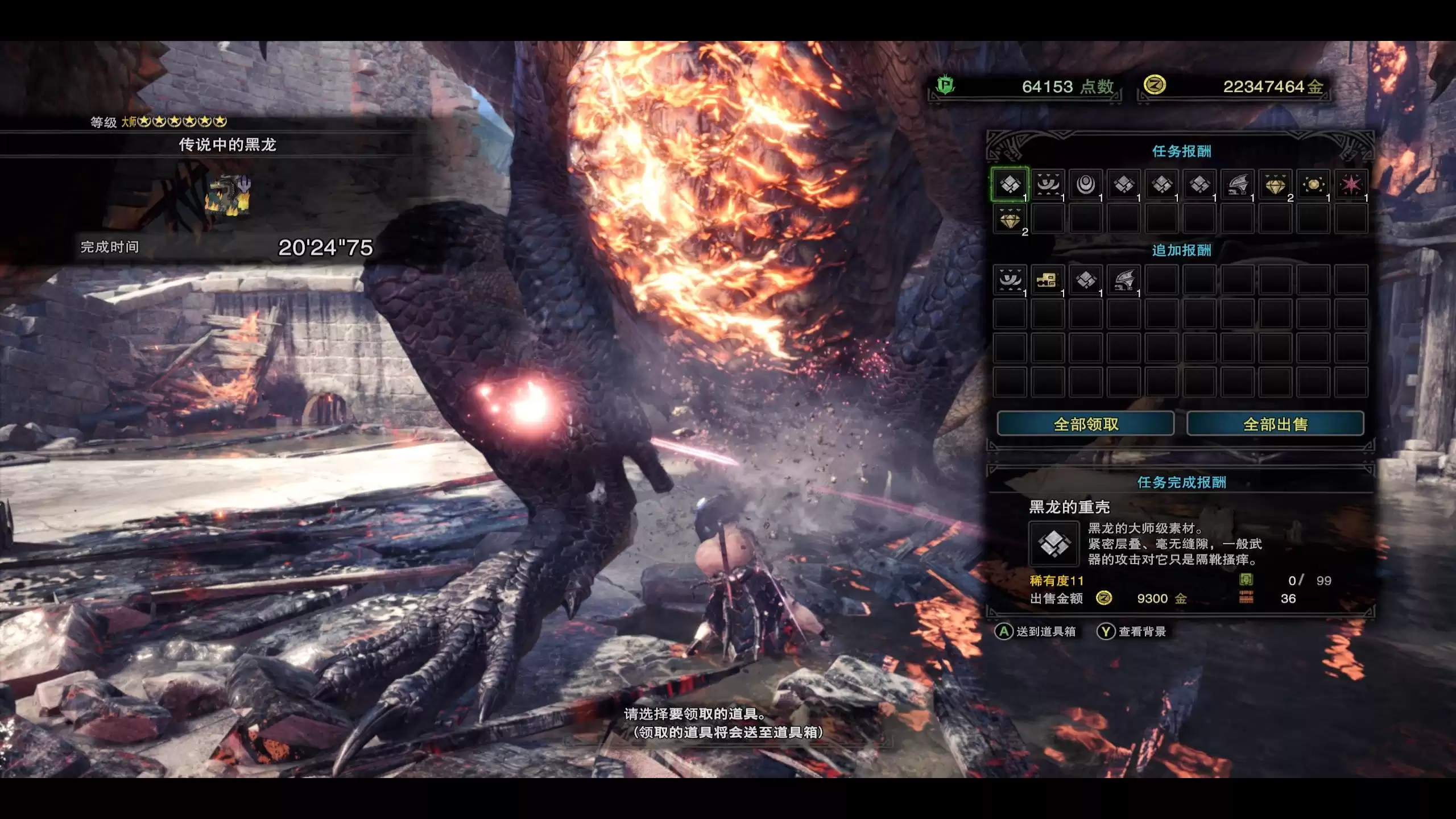Viewport: 1456px width, 819px height.
Task: Select the gold ticket in 追加报酬 rewards
Action: click(1048, 280)
